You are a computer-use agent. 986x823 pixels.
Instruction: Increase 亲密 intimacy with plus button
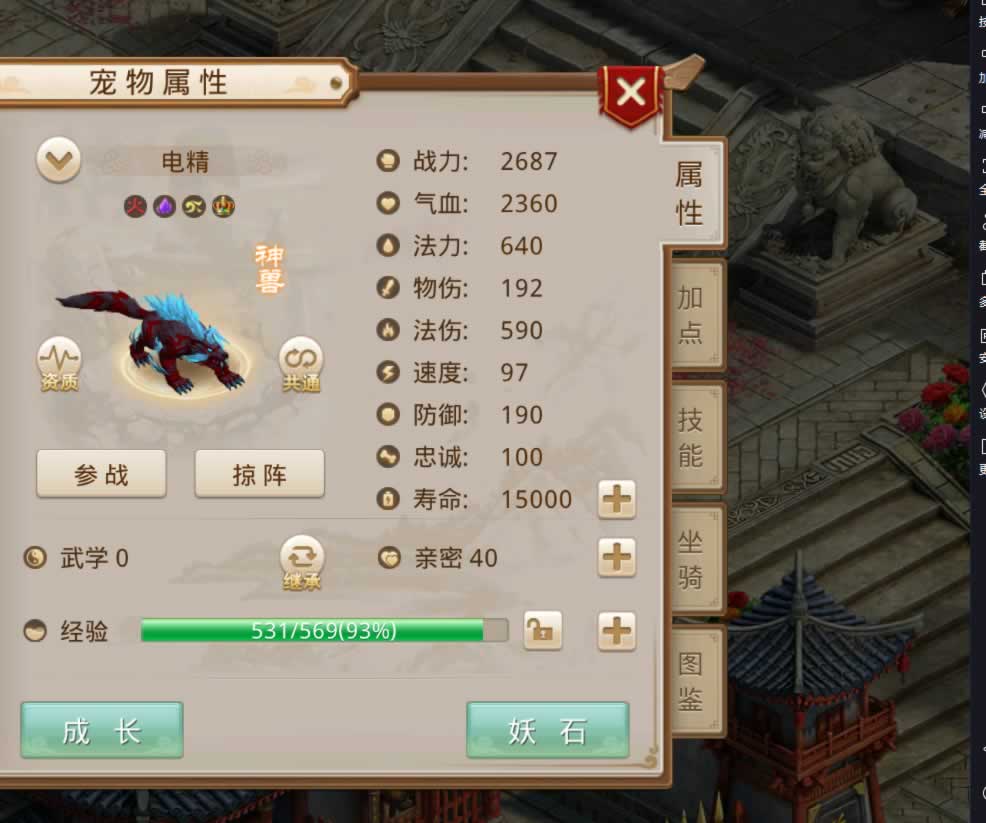click(x=616, y=557)
